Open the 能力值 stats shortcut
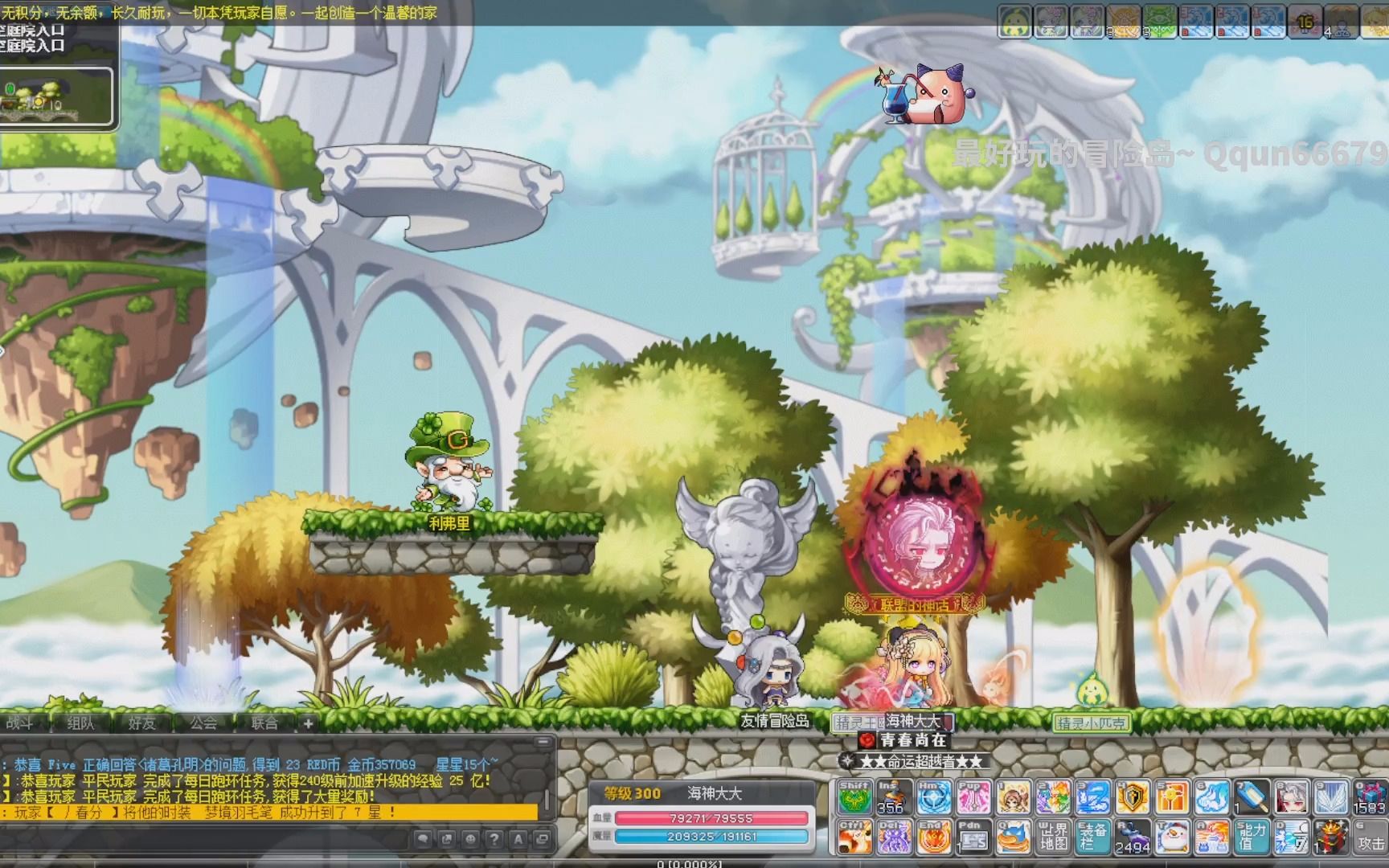 tap(1251, 837)
